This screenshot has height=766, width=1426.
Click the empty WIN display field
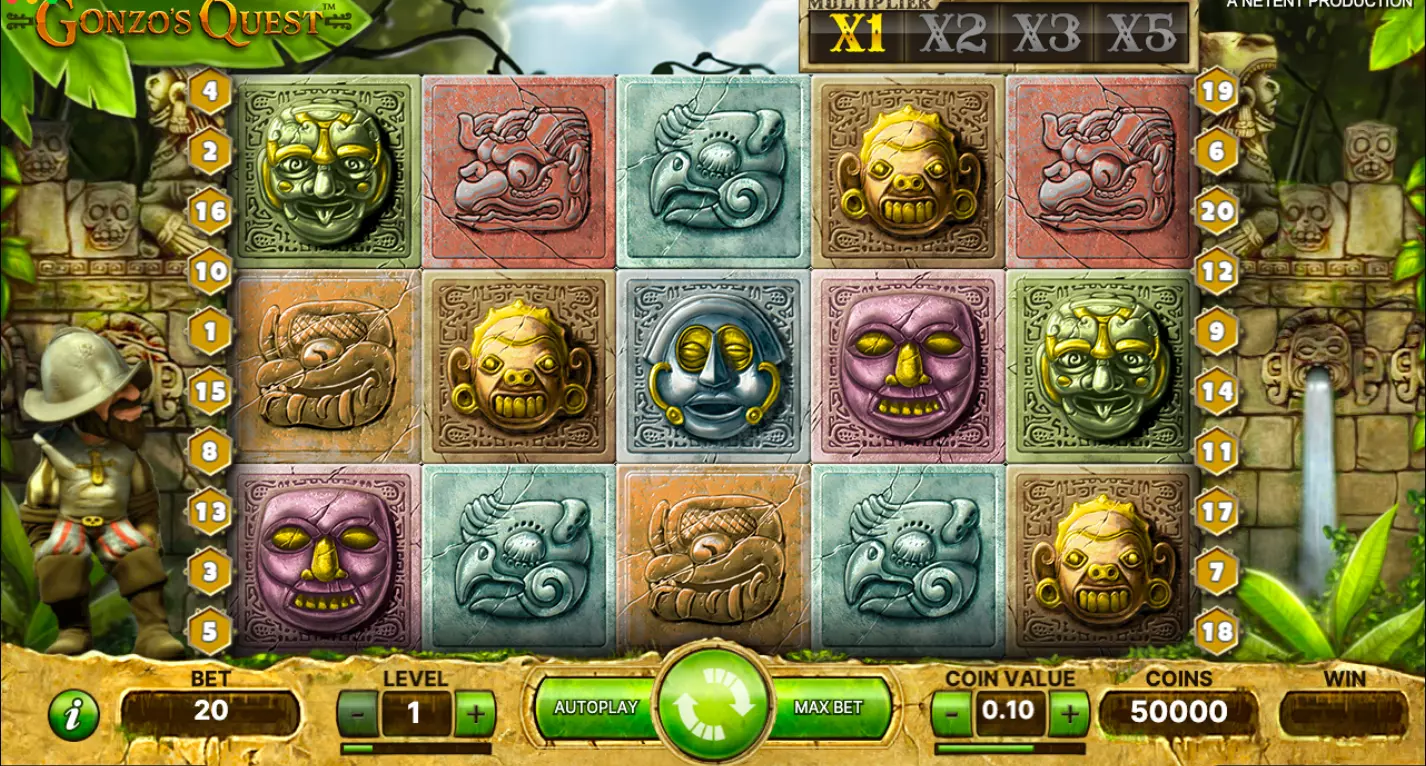pos(1345,712)
